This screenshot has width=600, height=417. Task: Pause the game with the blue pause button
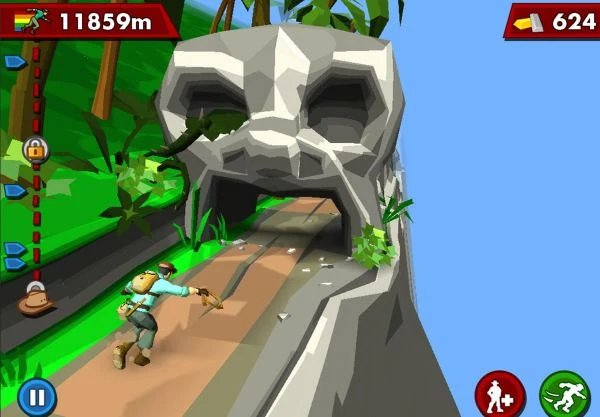36,397
